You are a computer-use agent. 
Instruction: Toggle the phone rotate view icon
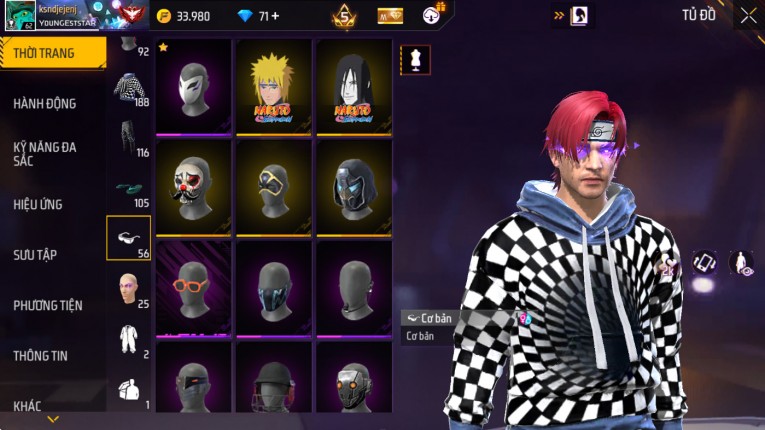[x=705, y=263]
